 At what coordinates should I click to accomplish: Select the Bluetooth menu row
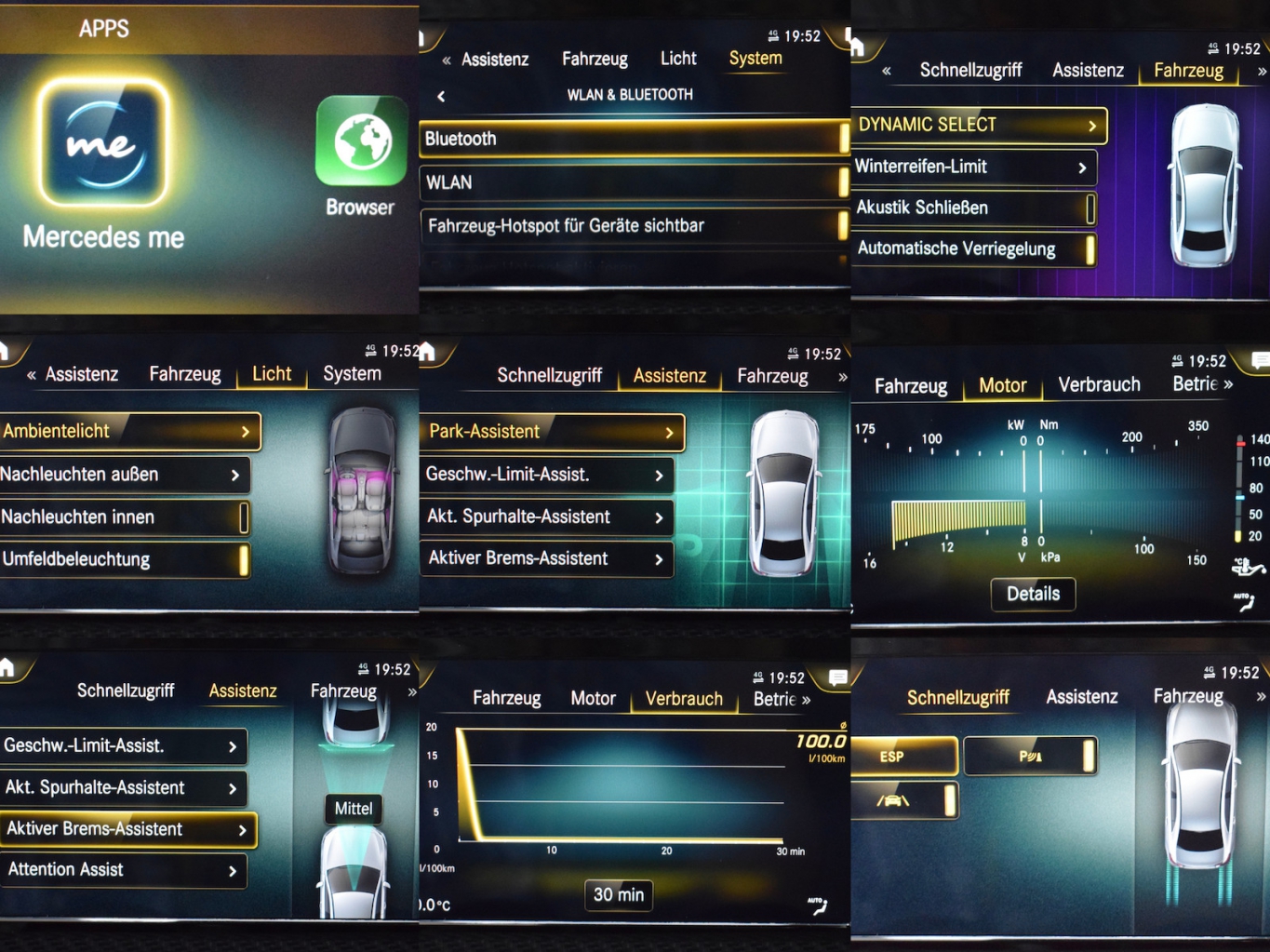633,139
